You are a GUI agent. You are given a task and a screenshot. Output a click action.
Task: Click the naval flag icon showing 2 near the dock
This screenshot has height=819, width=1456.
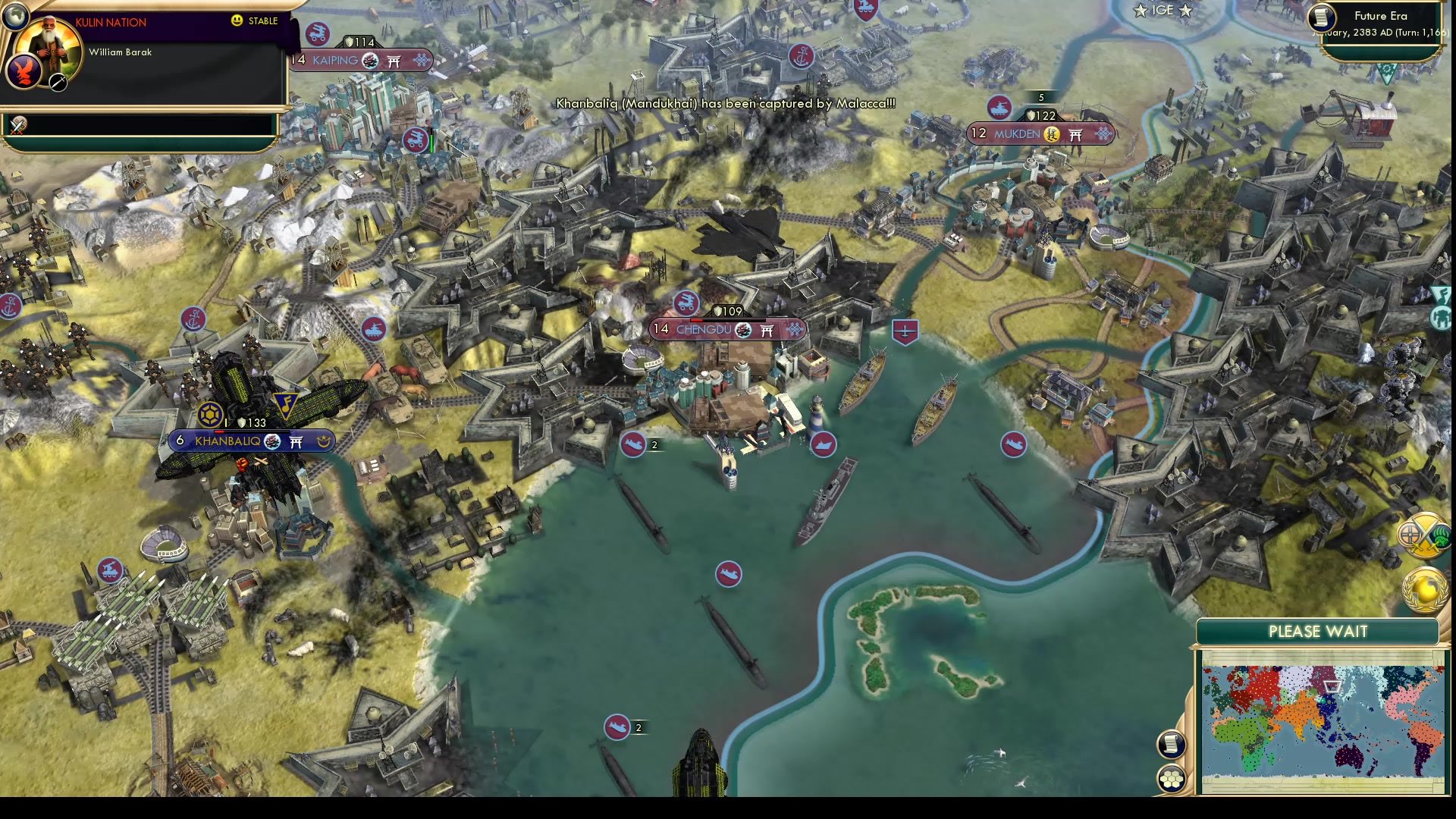[x=634, y=446]
